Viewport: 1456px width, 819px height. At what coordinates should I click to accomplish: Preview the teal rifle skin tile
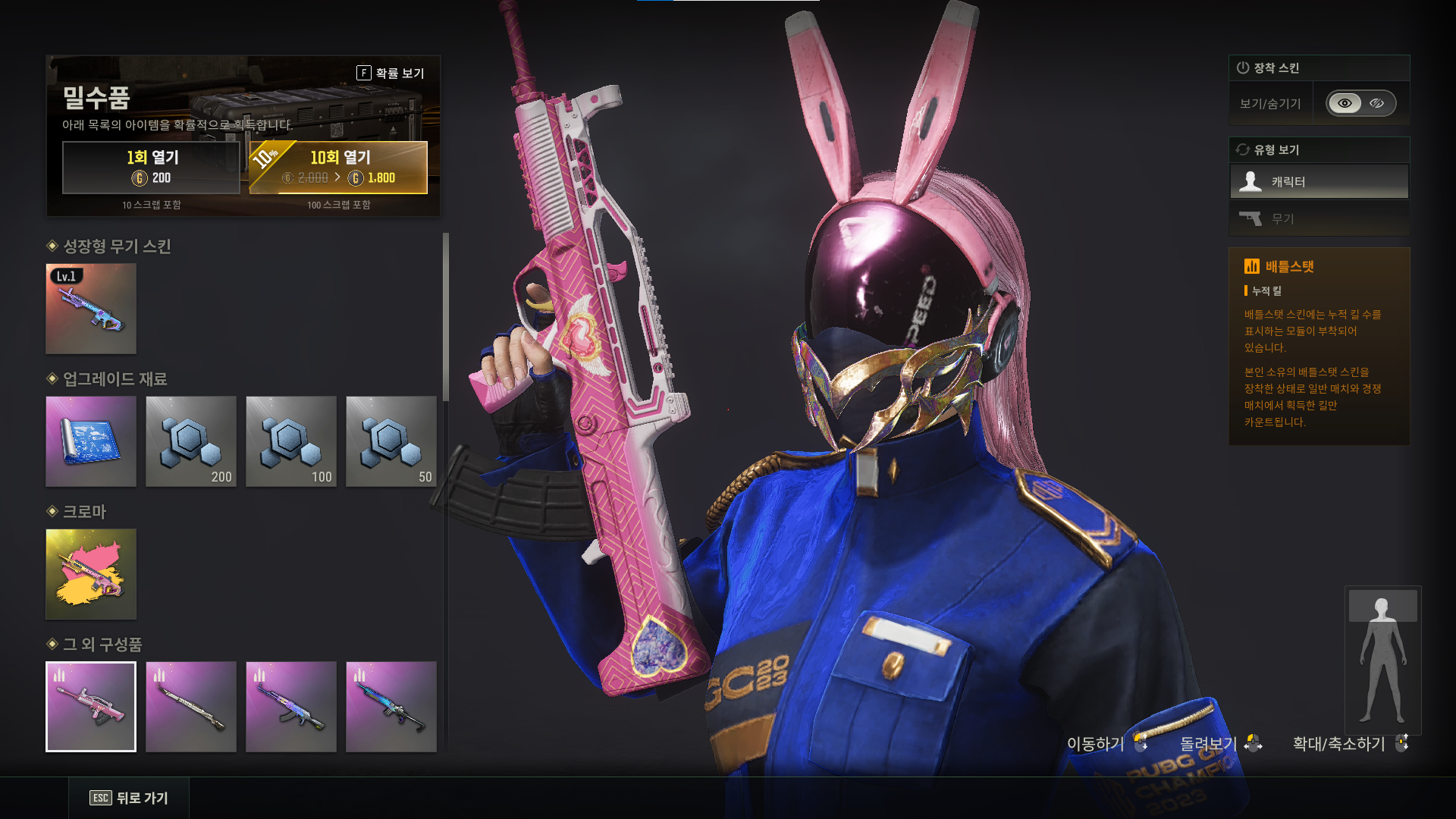[x=391, y=707]
